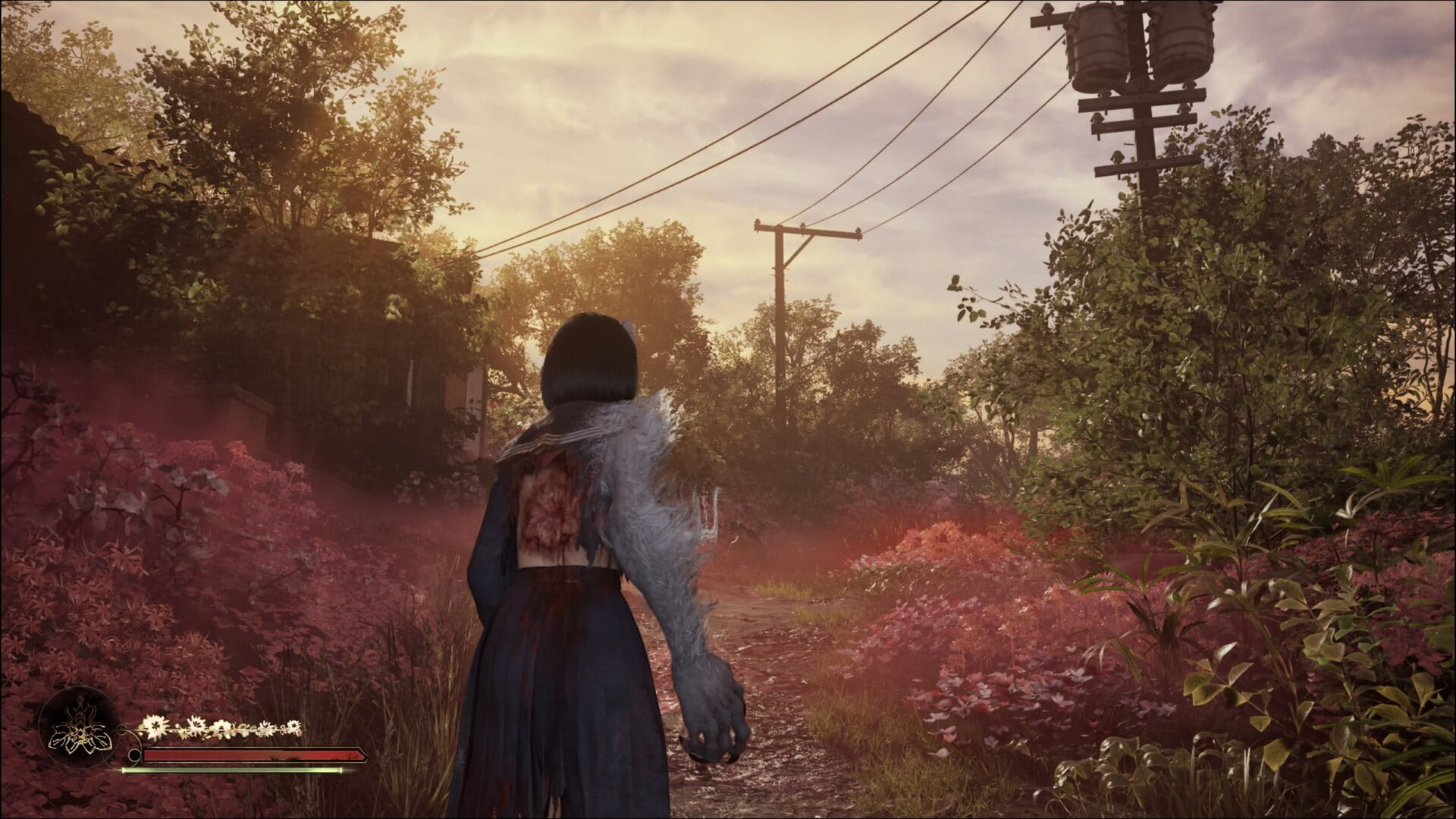Click the small ring connecting emblem and flower chain
Viewport: 1456px width, 819px height.
click(123, 728)
